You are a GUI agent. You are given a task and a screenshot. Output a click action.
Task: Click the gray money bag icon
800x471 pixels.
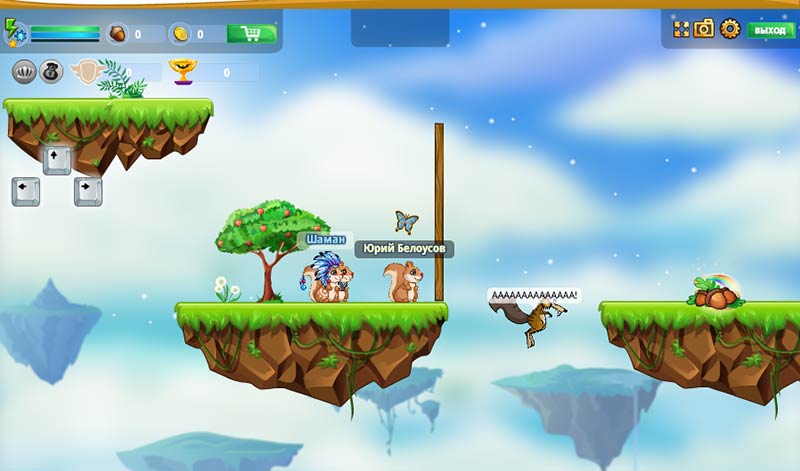pyautogui.click(x=51, y=72)
